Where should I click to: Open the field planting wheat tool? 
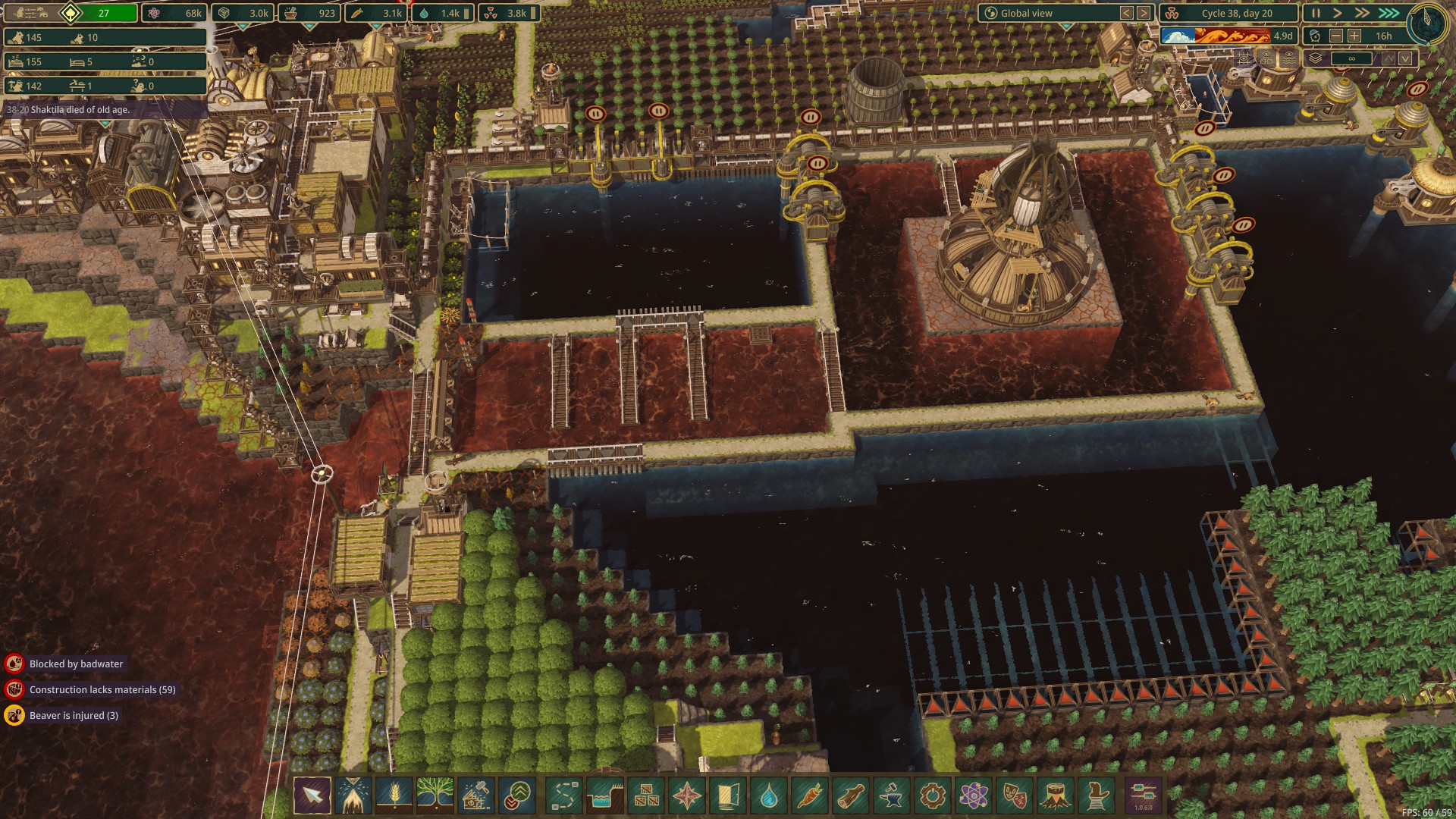tap(394, 796)
